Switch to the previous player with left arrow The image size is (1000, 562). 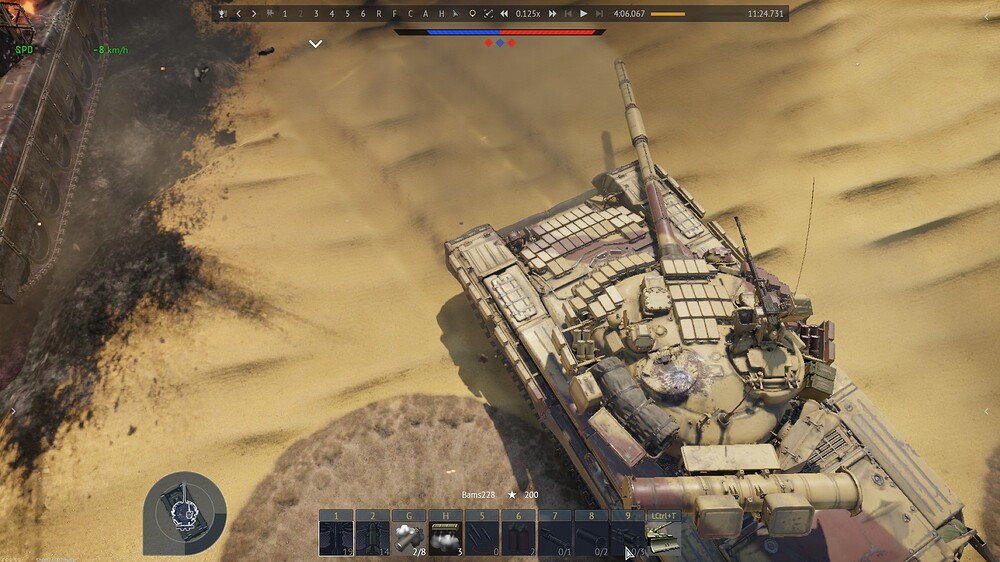[238, 14]
